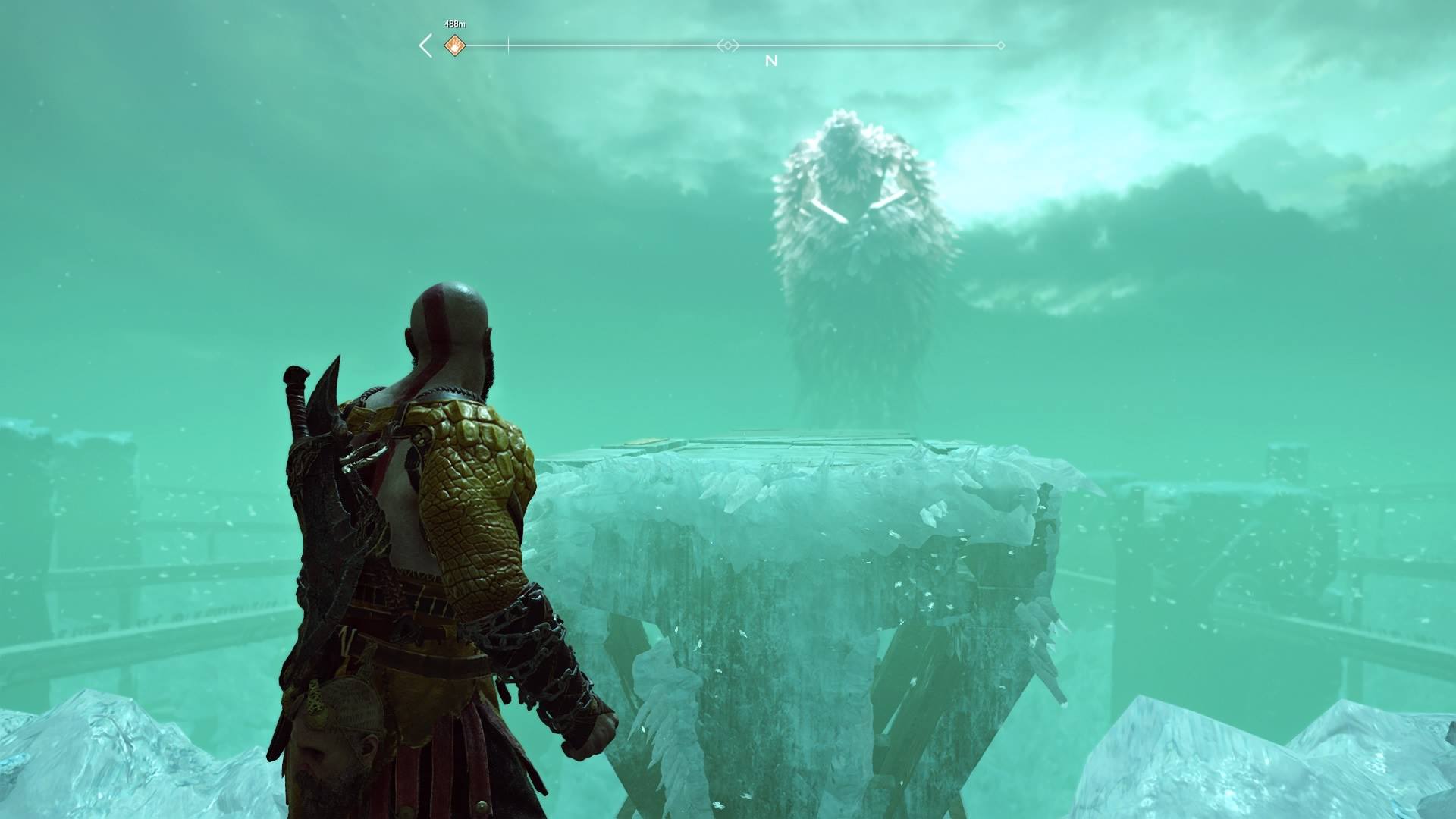Click the left arrow on the compass
The width and height of the screenshot is (1456, 819).
tap(426, 46)
